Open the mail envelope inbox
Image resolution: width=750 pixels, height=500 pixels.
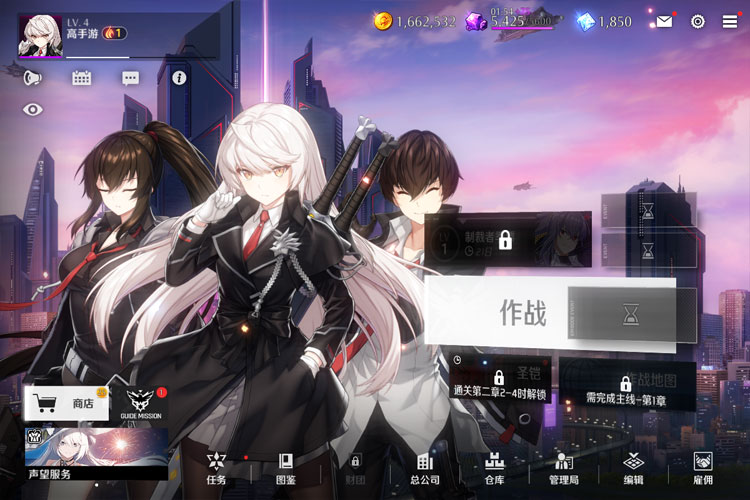click(664, 21)
